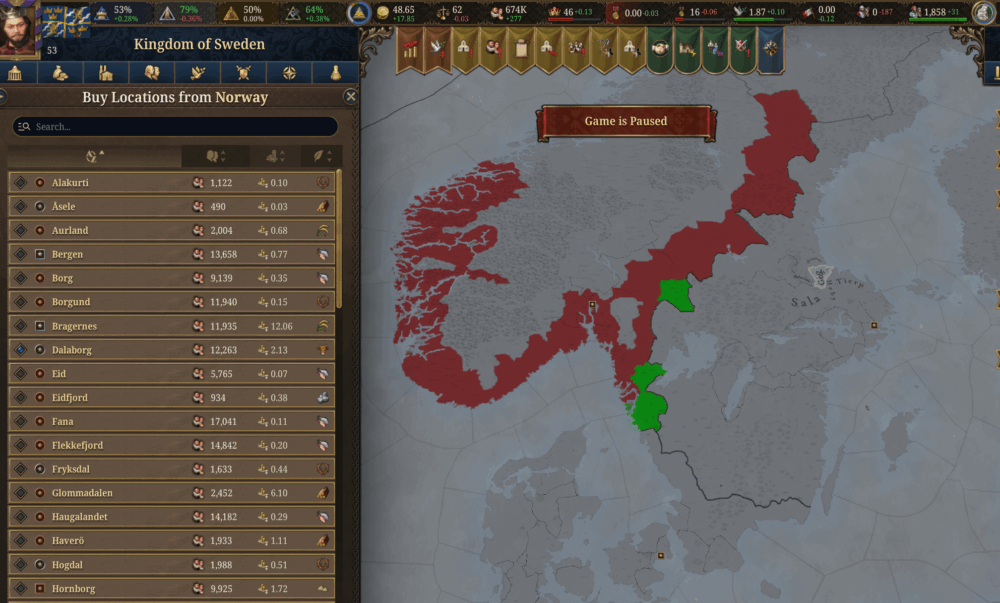The width and height of the screenshot is (1000, 603).
Task: Open the dove diplomacy tab
Action: (198, 73)
